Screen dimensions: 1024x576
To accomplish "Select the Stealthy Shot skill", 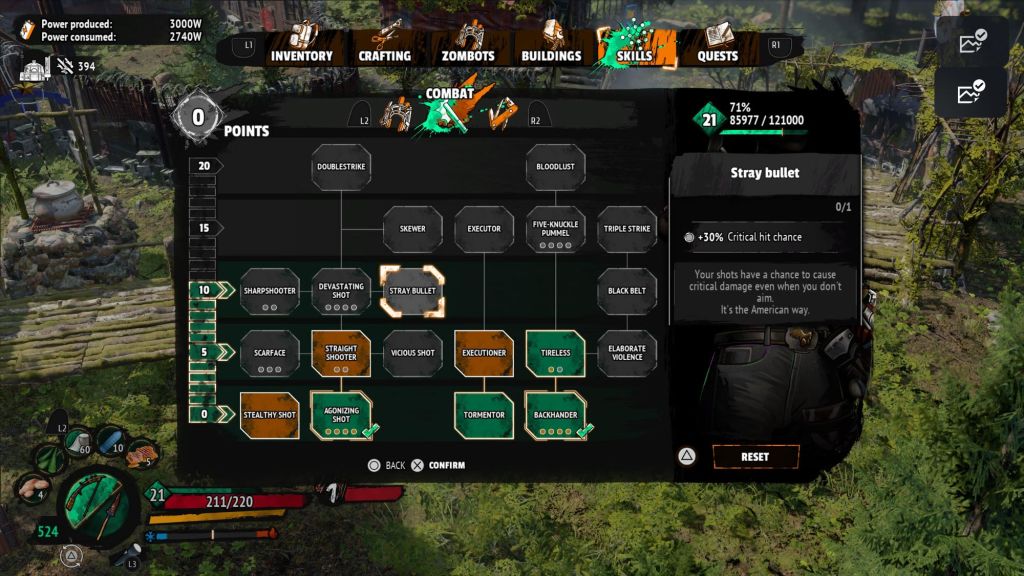I will point(270,415).
